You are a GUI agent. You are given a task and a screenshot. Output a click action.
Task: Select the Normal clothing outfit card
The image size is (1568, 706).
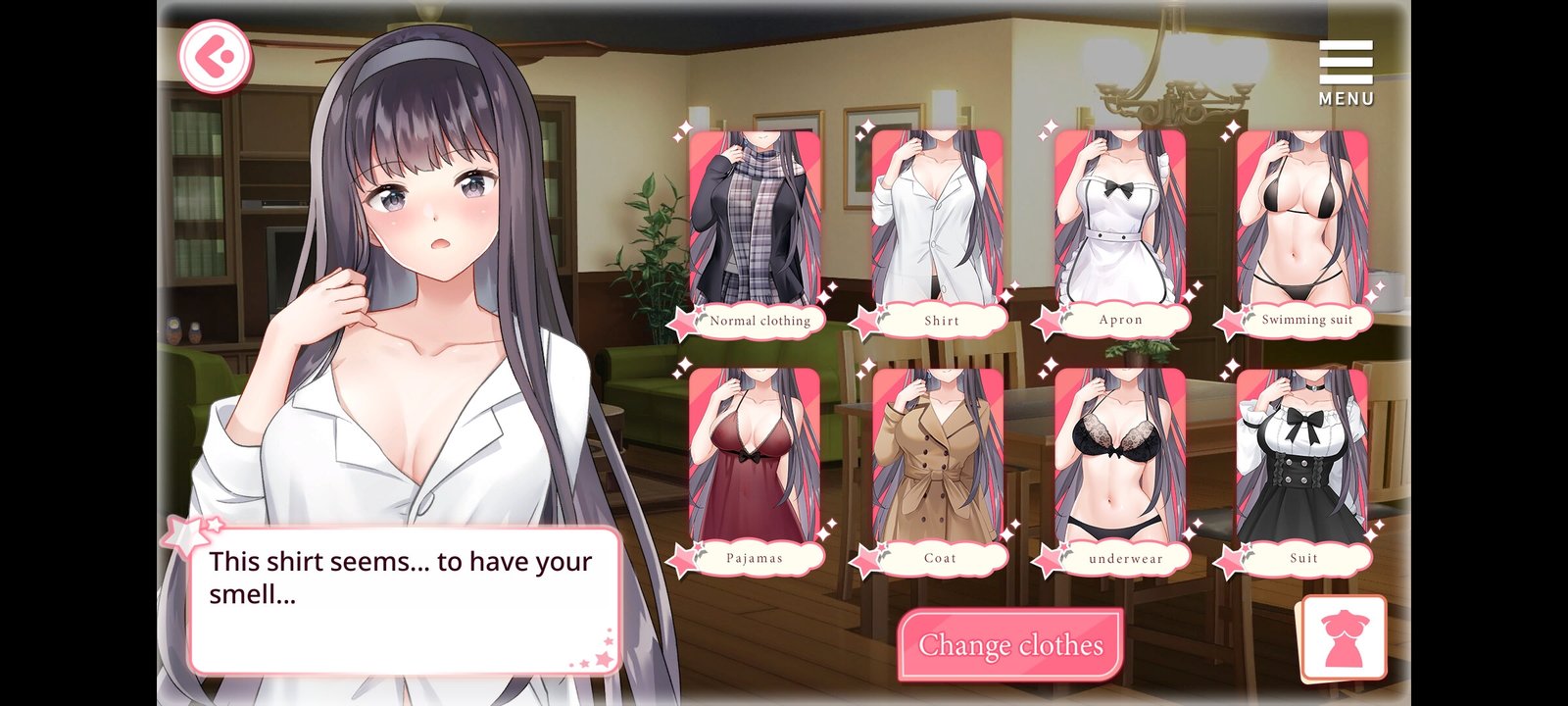pyautogui.click(x=755, y=230)
